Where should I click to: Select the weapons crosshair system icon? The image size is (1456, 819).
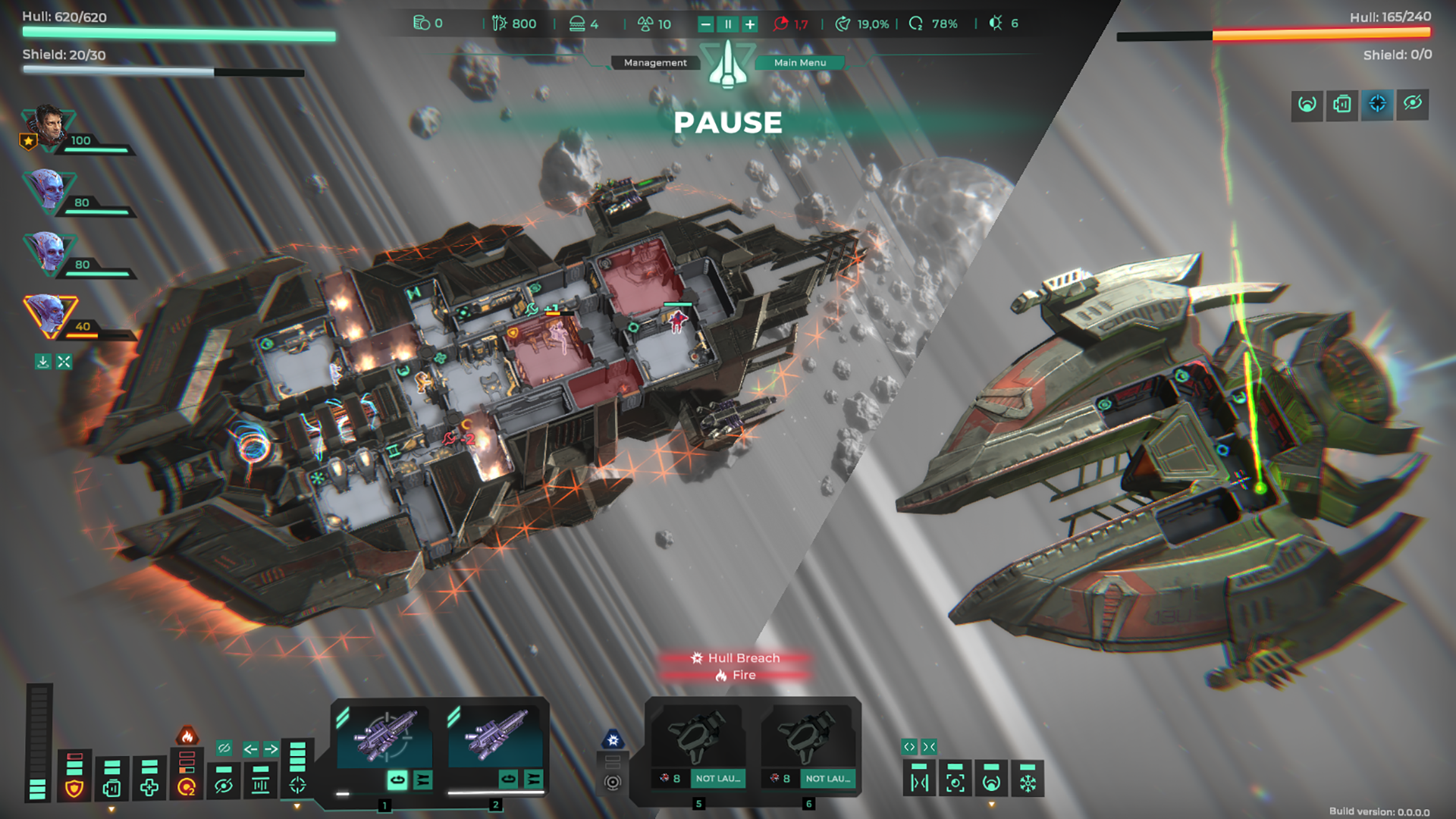coord(297,785)
